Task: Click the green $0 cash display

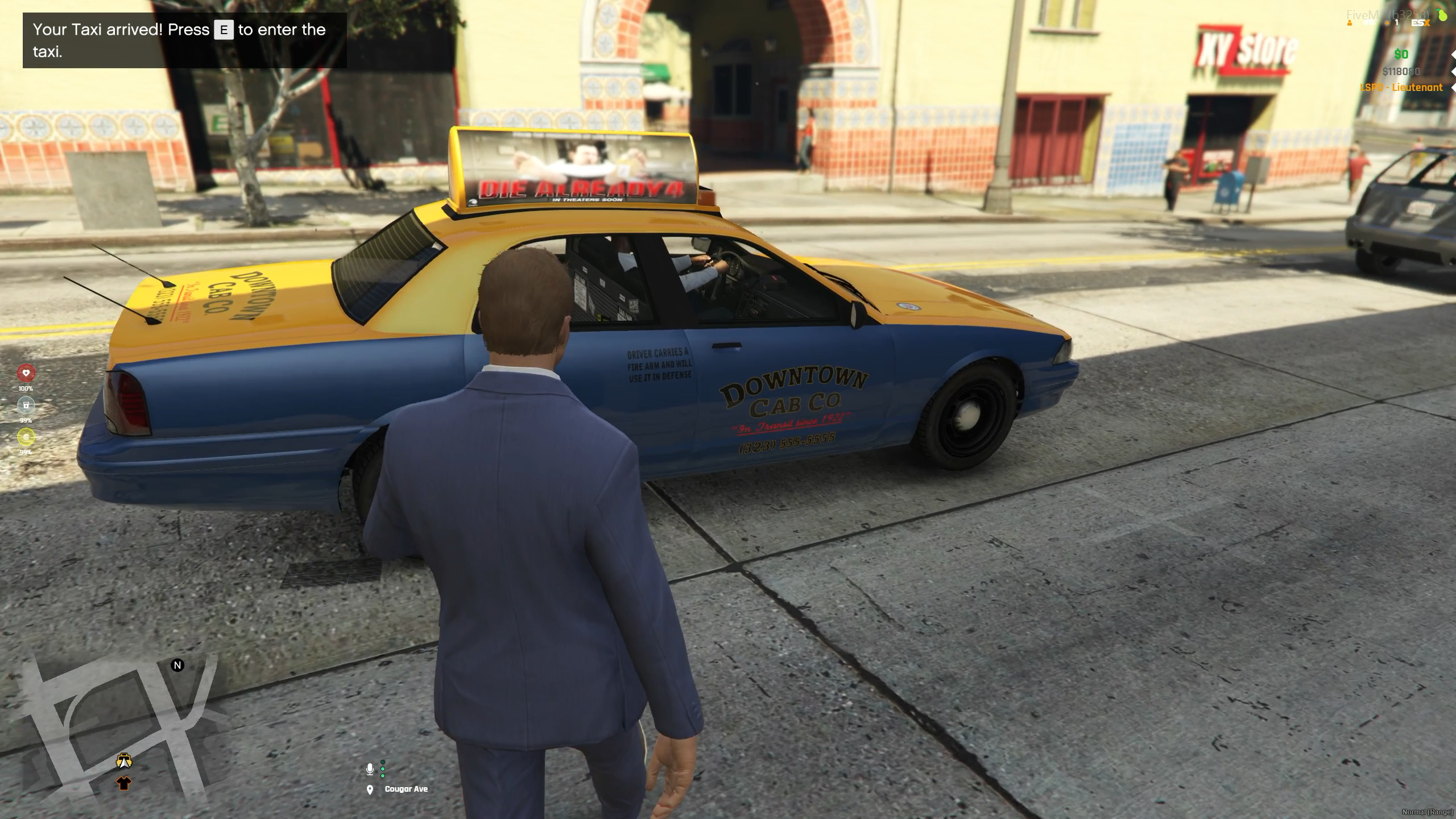Action: point(1400,55)
